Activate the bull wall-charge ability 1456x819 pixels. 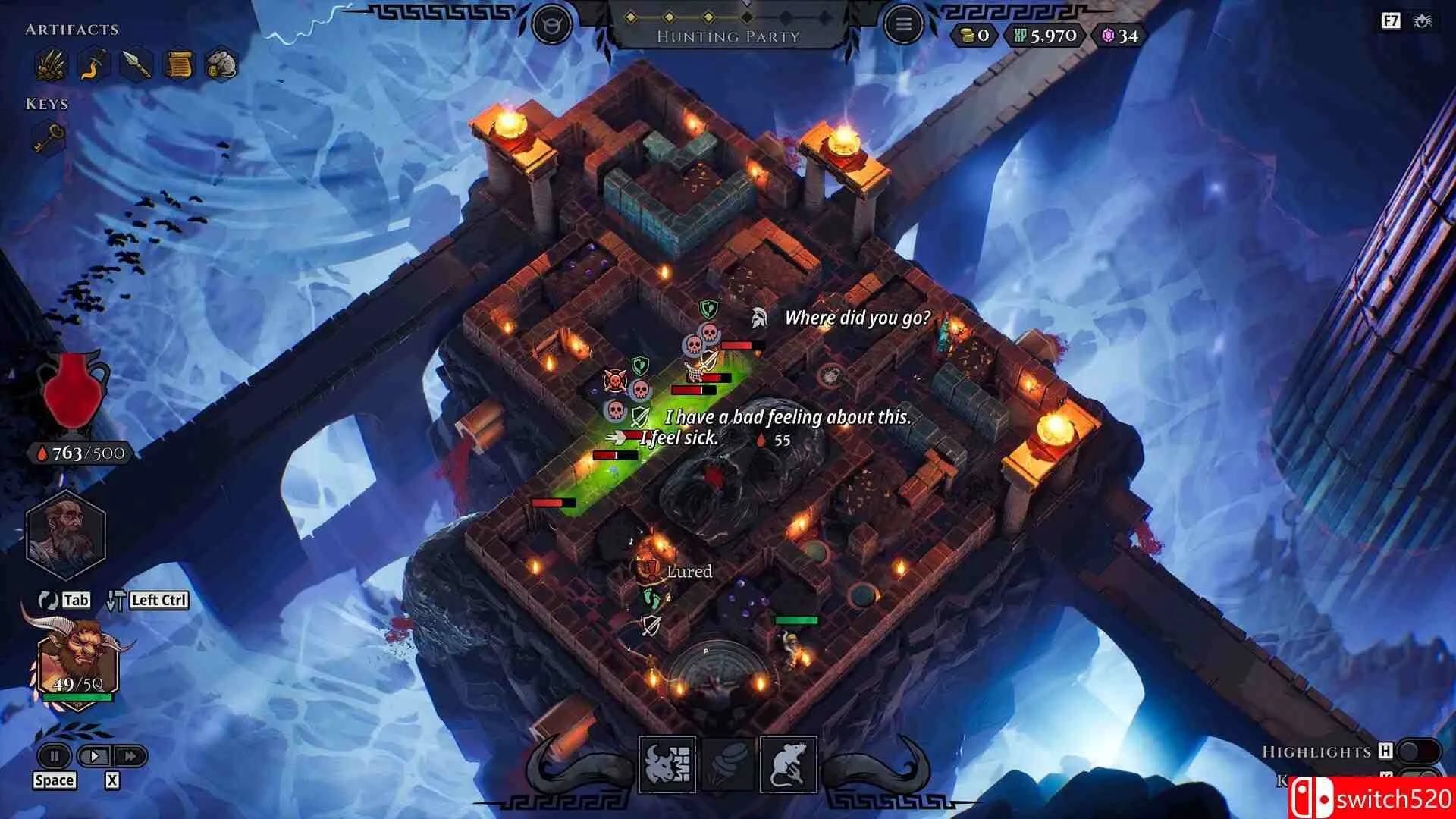pos(667,764)
